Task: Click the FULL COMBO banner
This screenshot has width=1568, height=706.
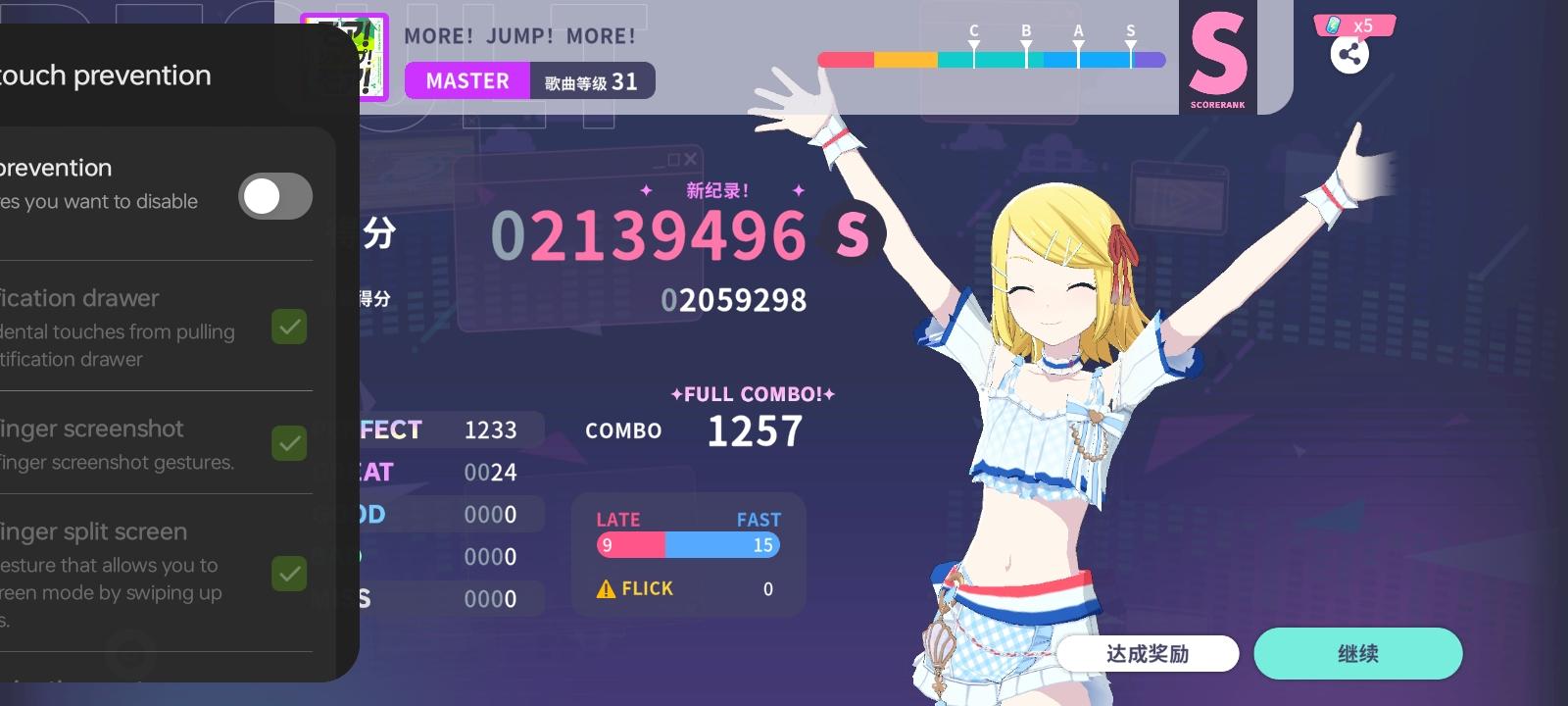Action: (x=753, y=394)
